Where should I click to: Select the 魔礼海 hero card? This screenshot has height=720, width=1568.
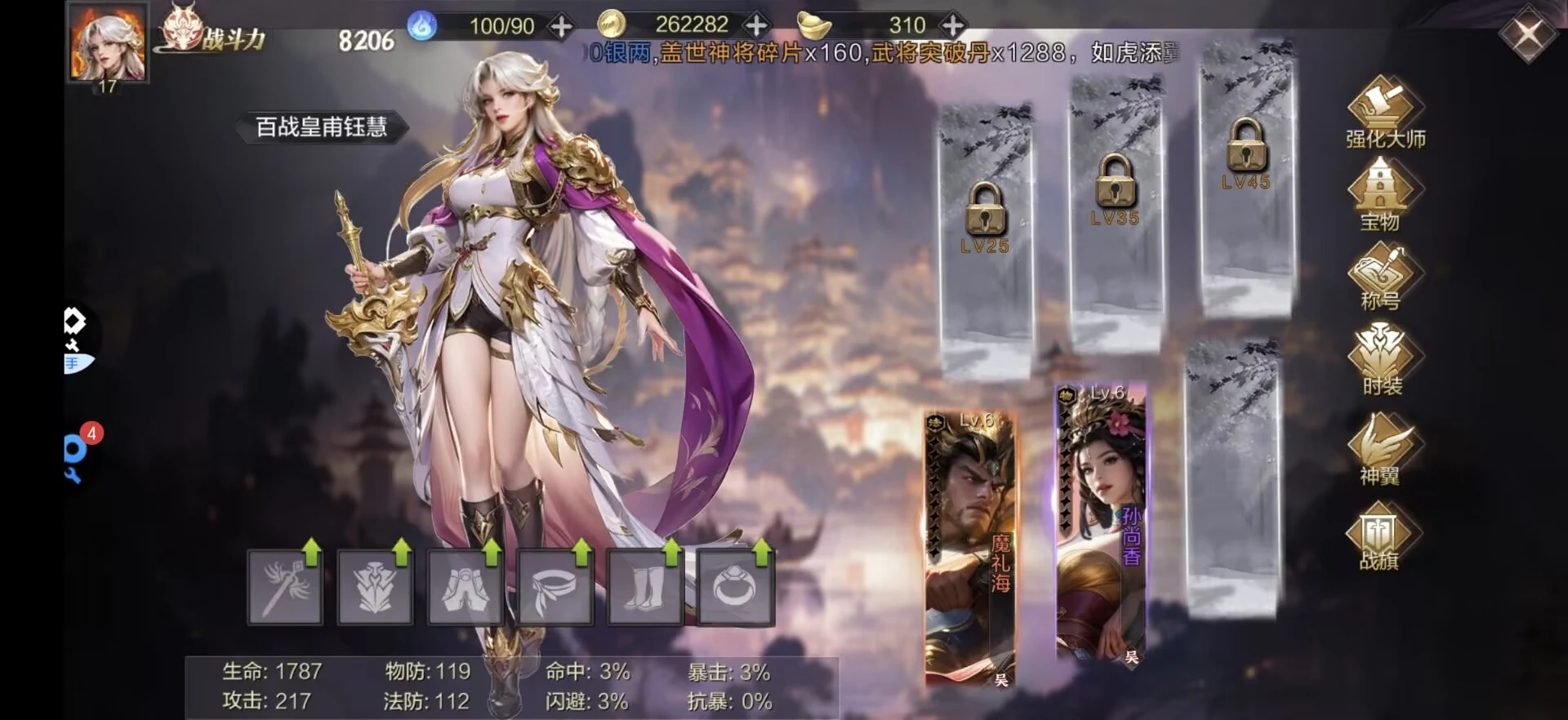[969, 547]
